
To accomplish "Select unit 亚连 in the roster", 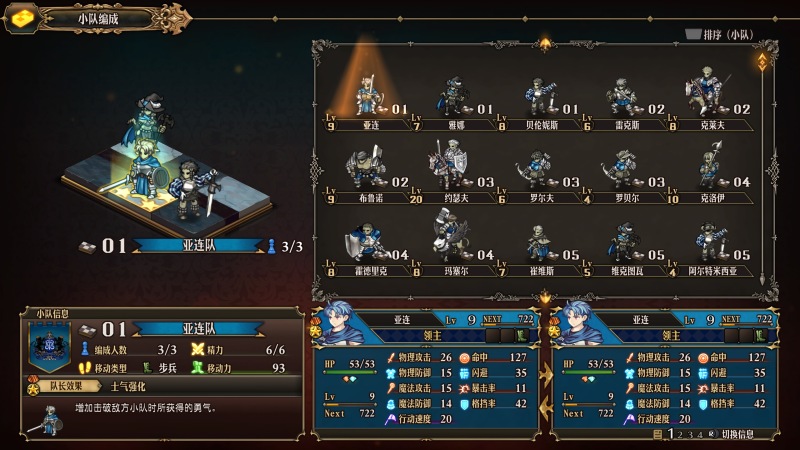I will [x=368, y=100].
